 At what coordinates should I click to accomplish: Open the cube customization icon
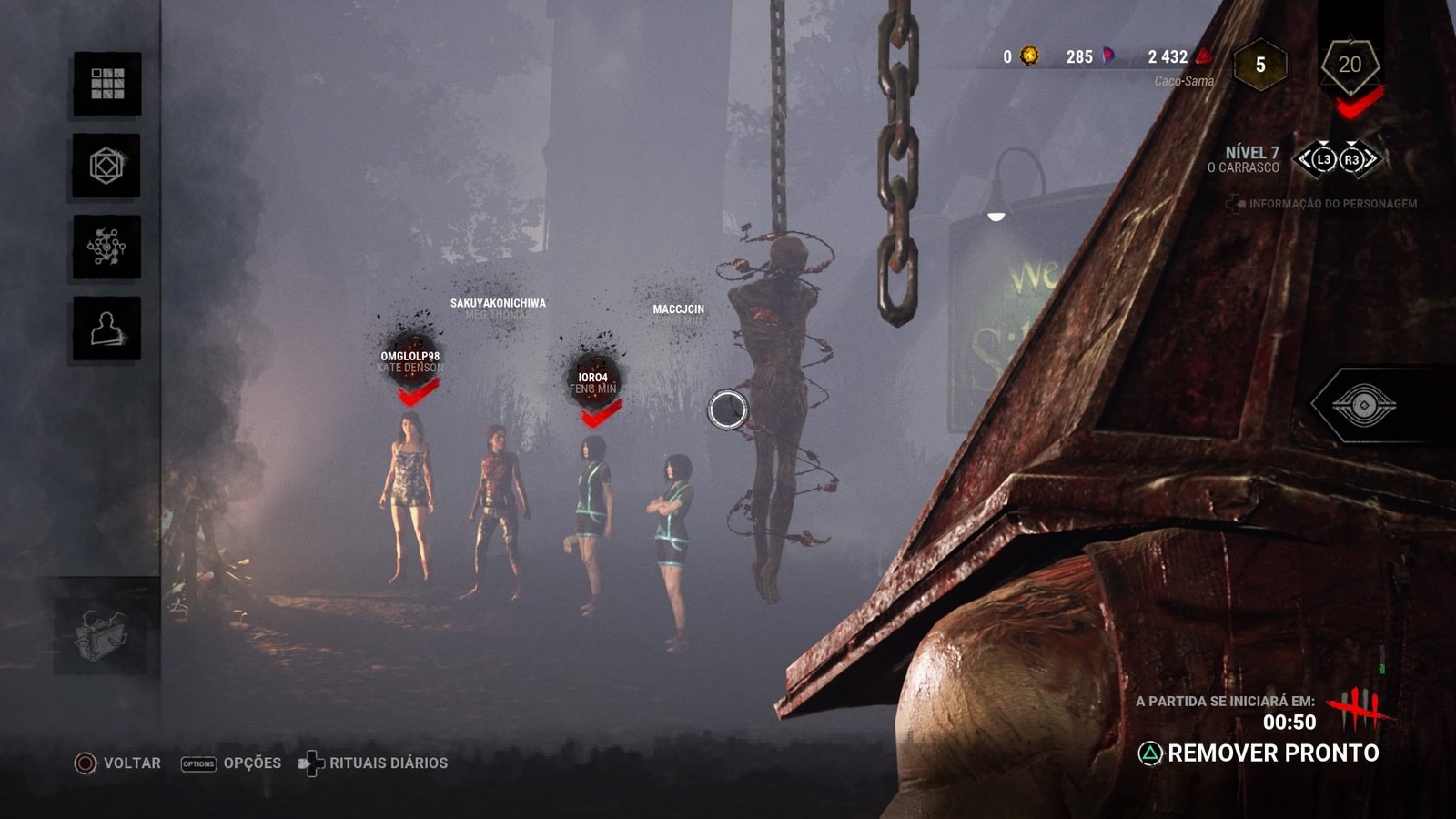click(x=106, y=166)
